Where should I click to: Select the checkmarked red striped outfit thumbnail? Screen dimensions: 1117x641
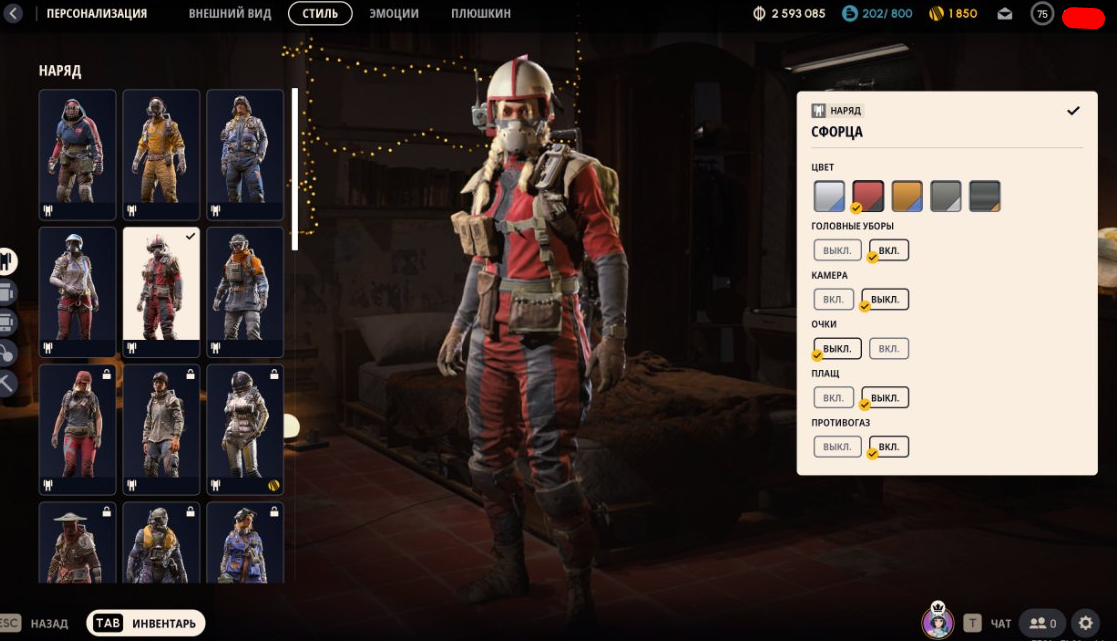coord(161,291)
